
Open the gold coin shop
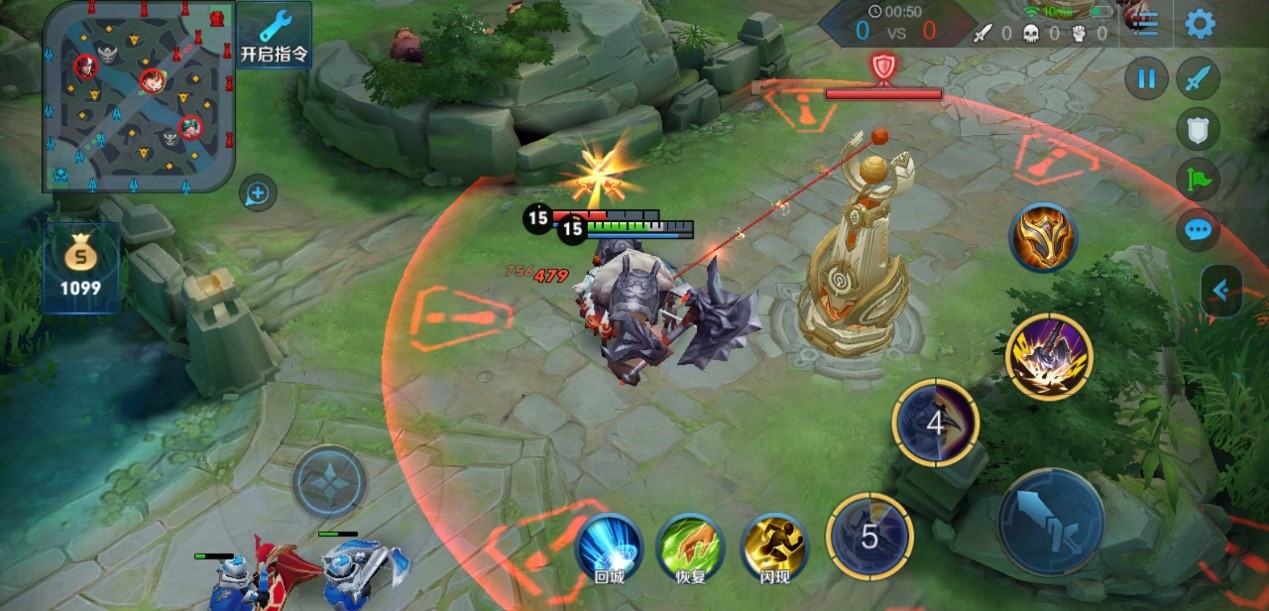tap(81, 267)
